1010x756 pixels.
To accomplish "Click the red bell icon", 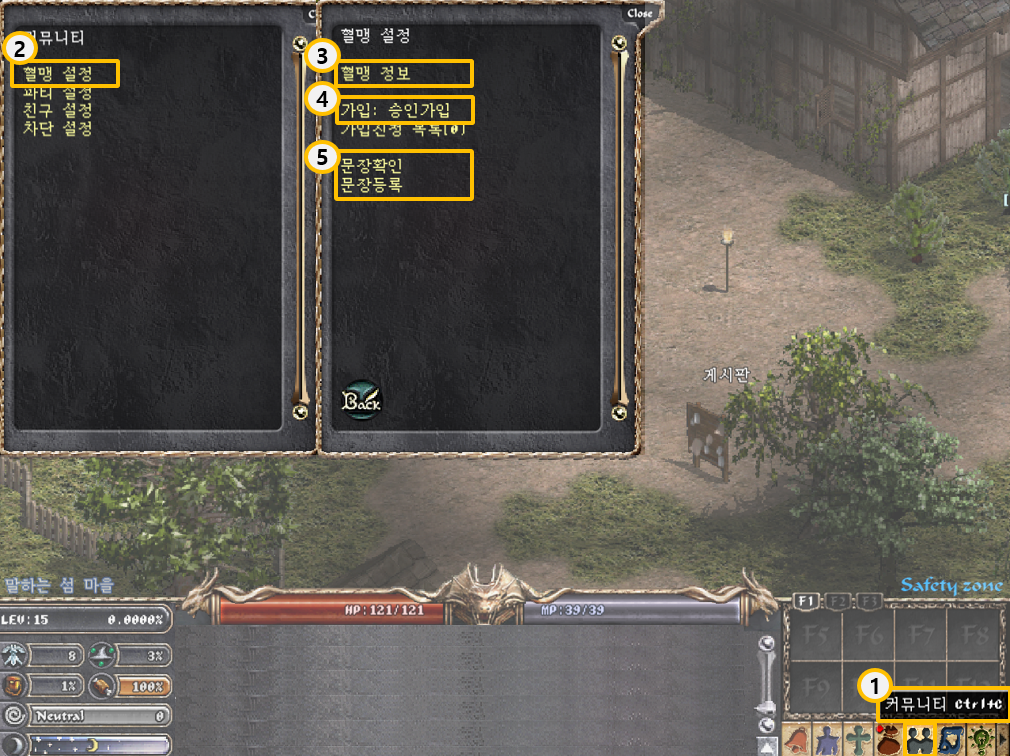I will (x=797, y=741).
